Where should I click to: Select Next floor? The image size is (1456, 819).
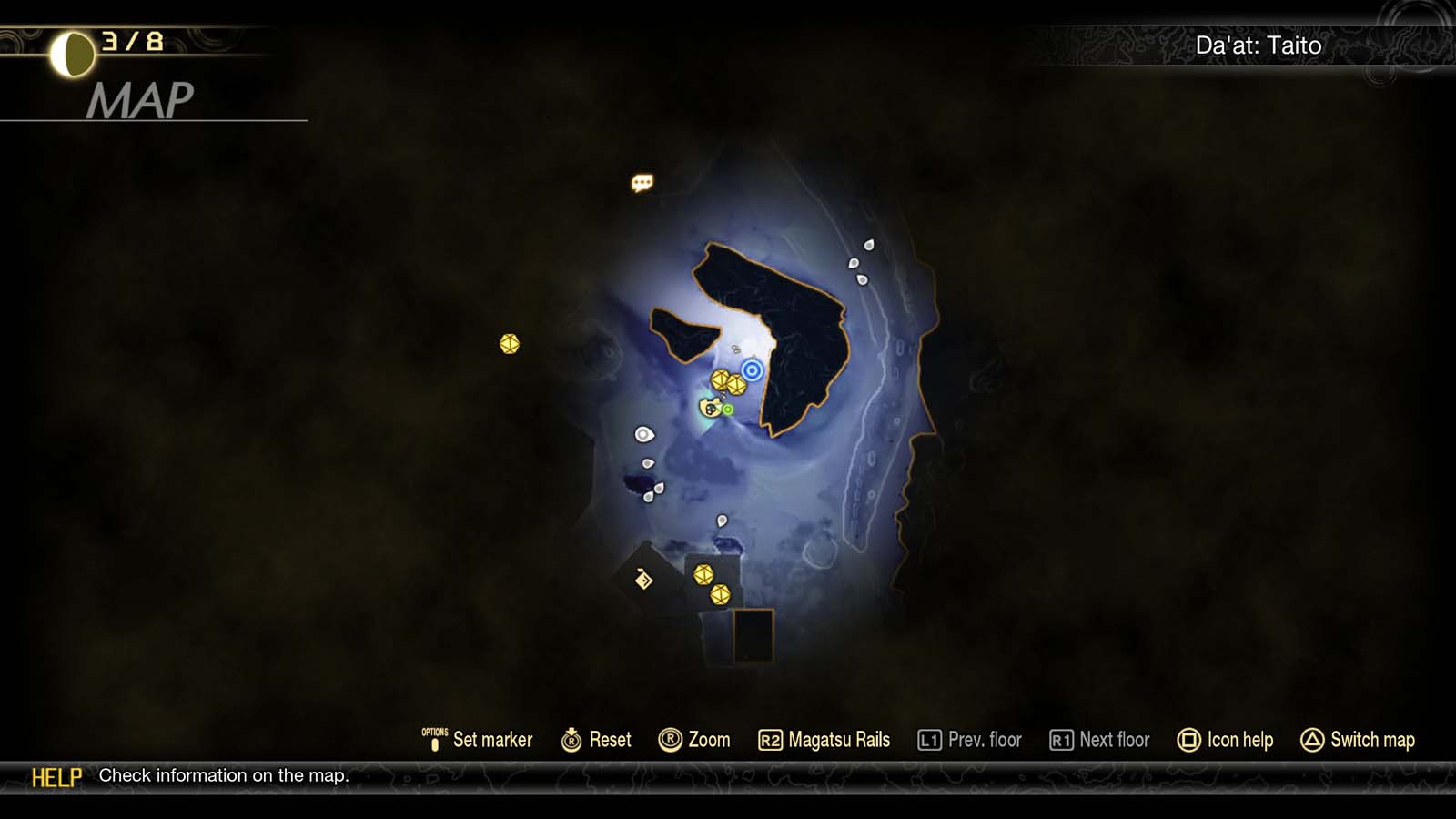click(x=1097, y=740)
